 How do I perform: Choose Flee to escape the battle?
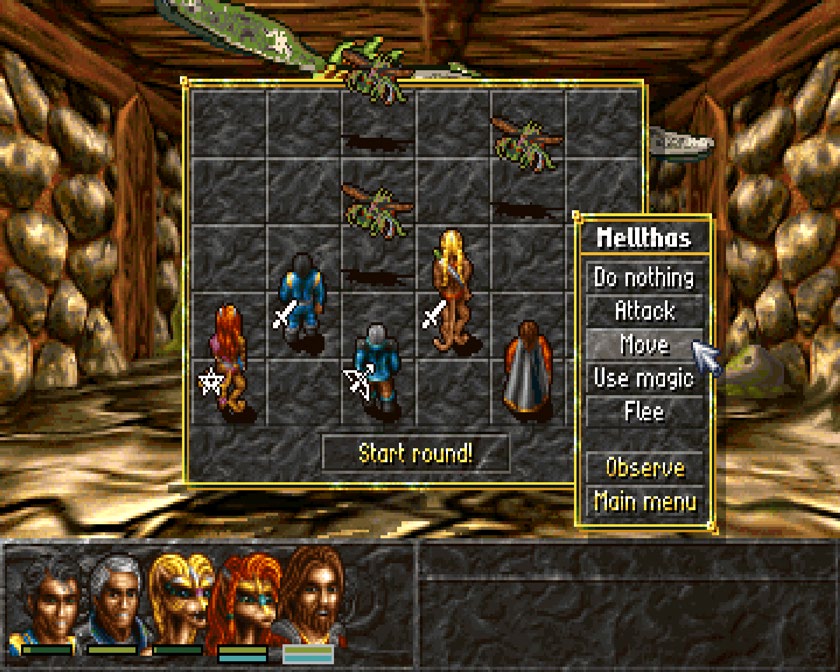[x=644, y=411]
